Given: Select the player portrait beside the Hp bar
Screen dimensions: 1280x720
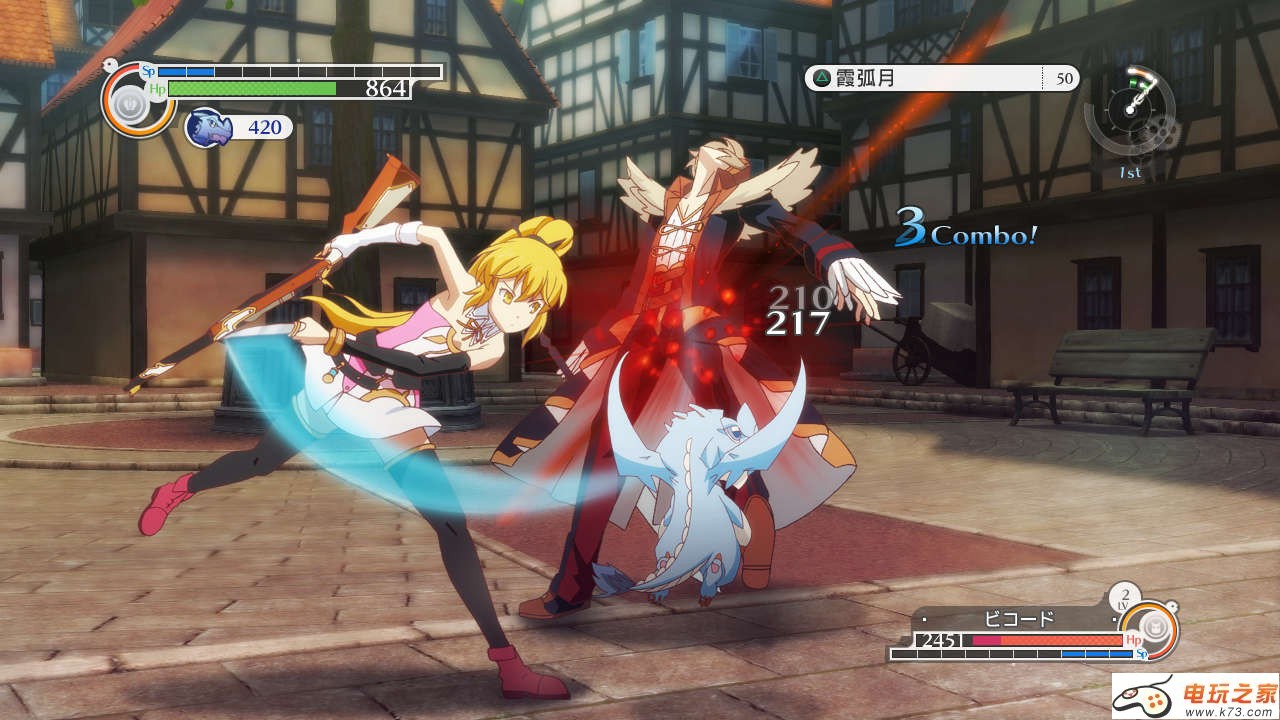Looking at the screenshot, I should click(129, 102).
